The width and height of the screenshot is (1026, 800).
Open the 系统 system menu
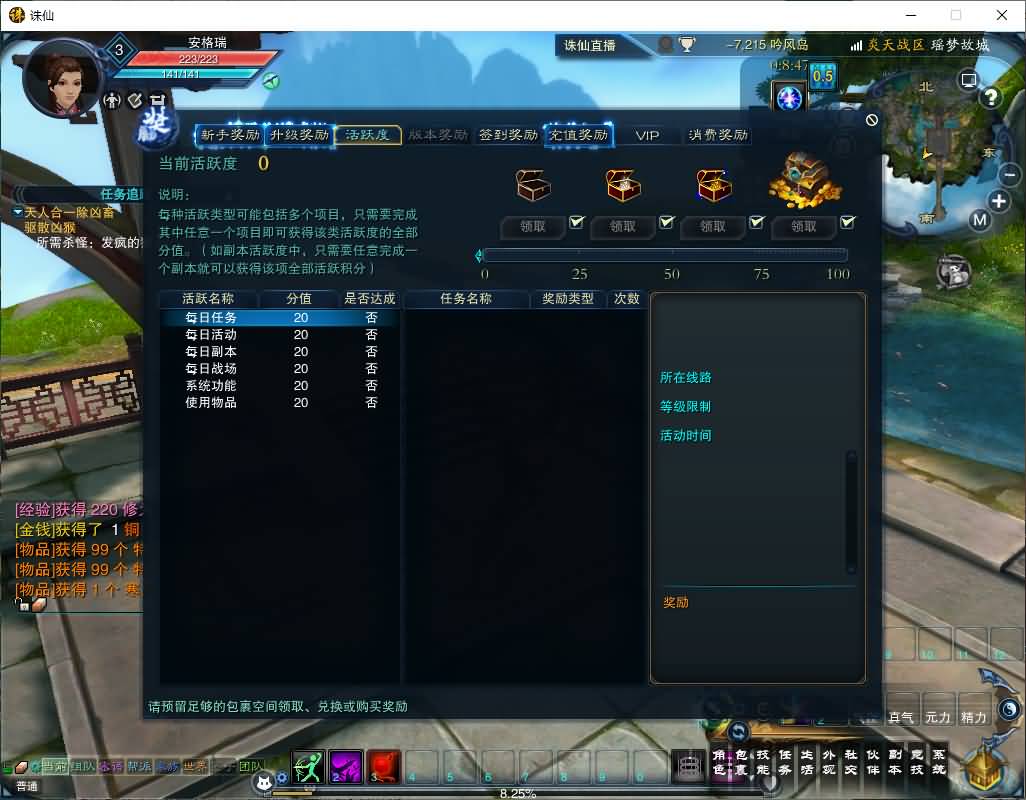click(938, 763)
